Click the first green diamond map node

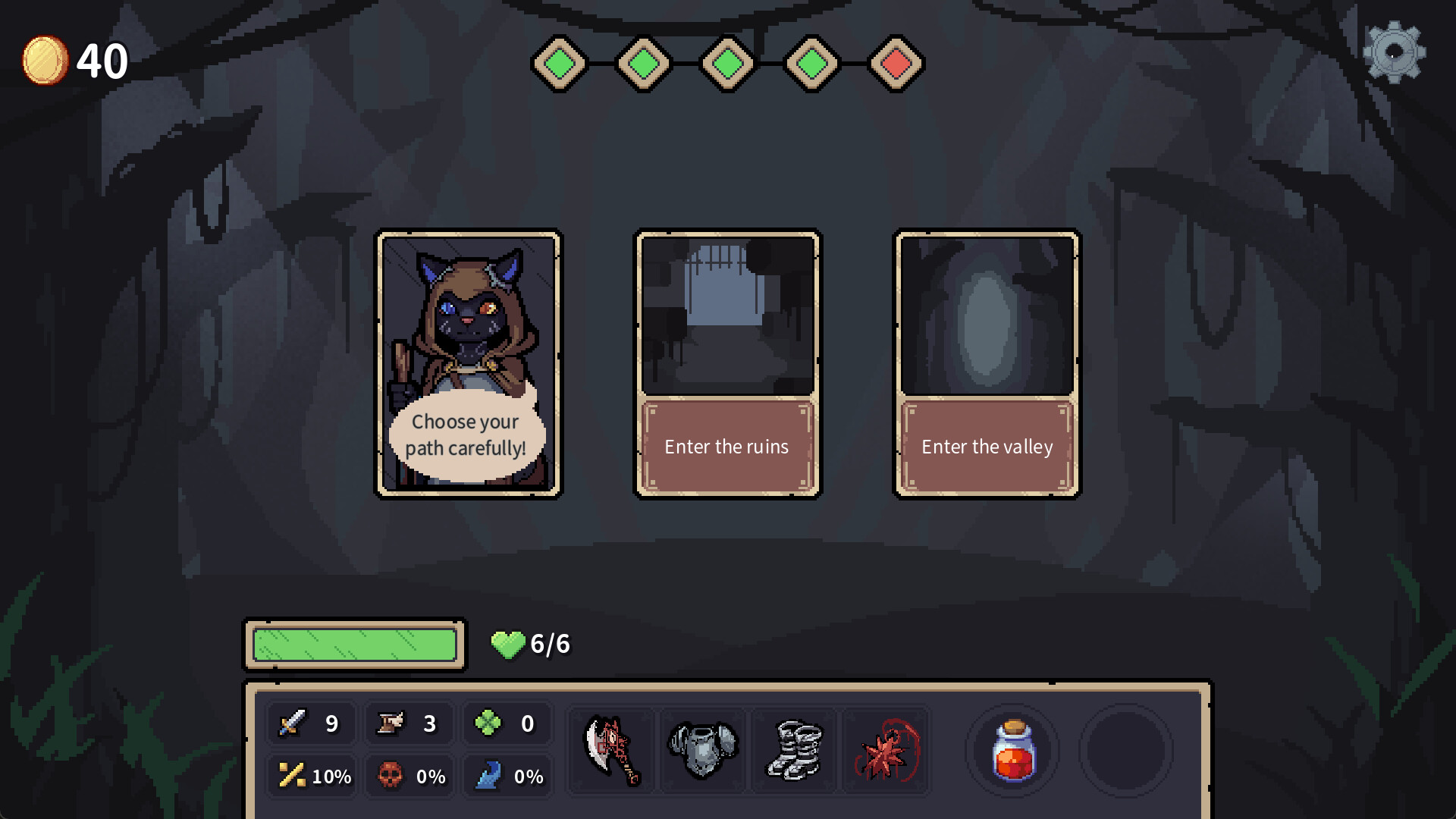tap(560, 64)
